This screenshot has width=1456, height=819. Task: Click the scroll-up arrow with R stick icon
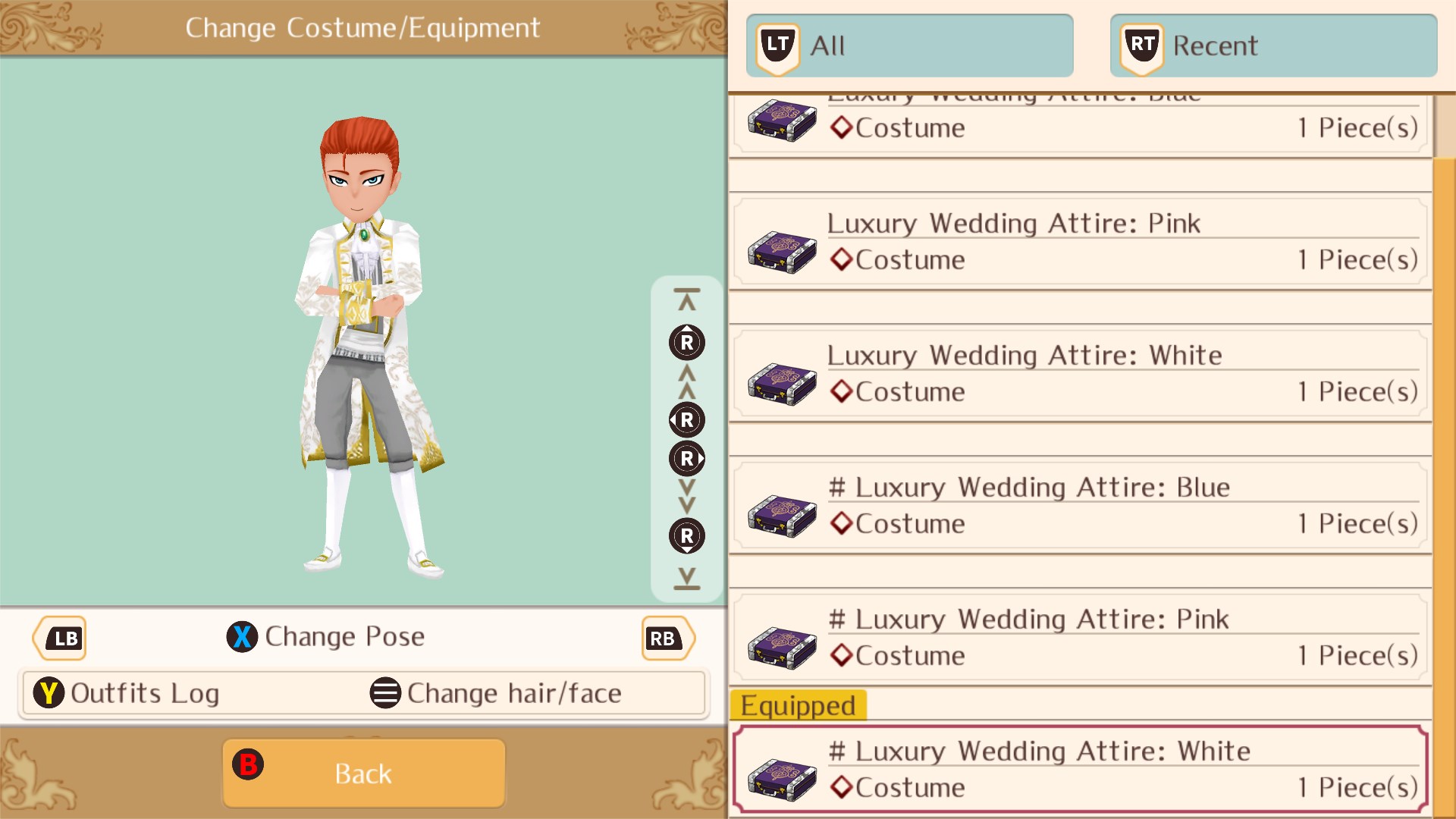(x=686, y=343)
